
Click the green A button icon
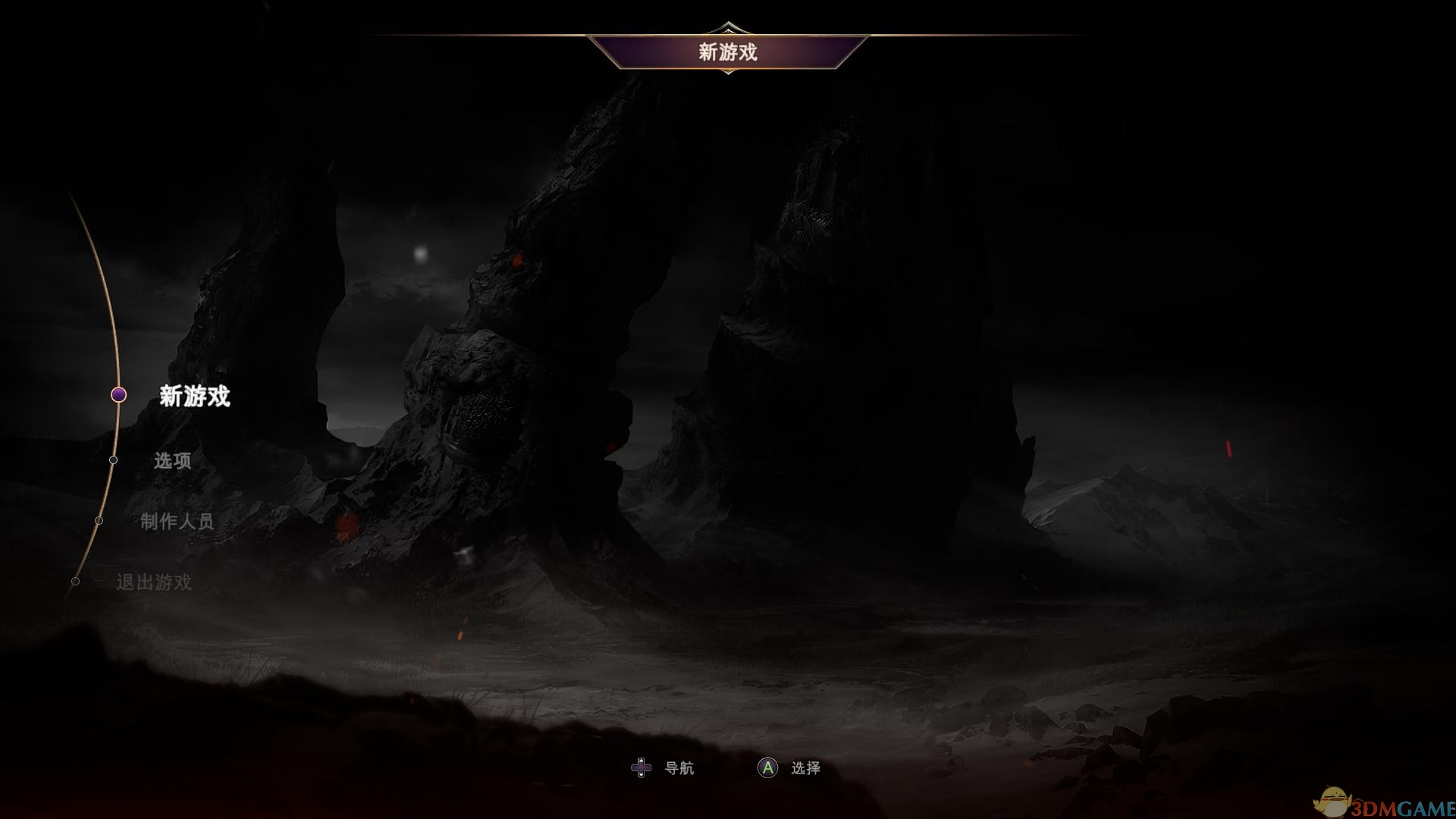point(767,768)
